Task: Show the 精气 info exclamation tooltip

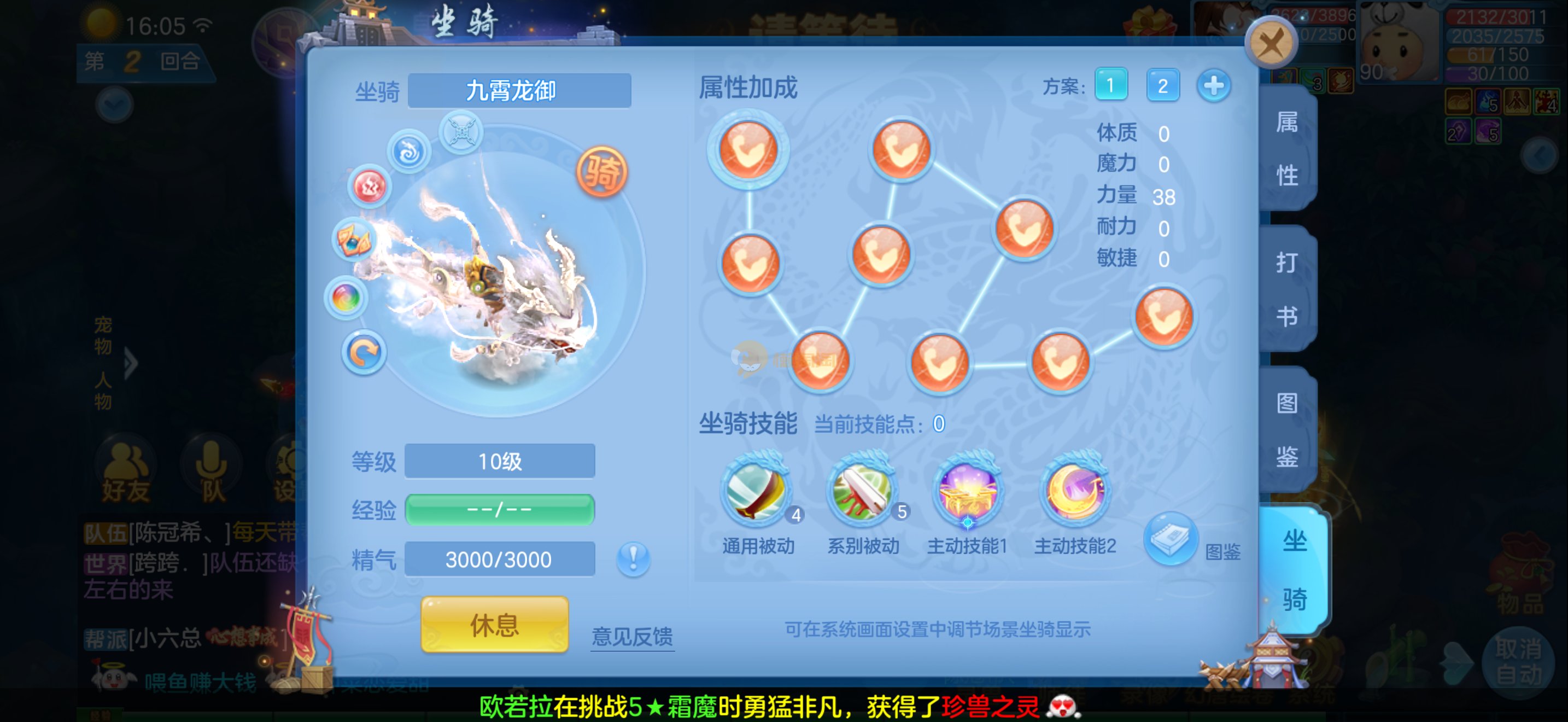Action: [x=633, y=558]
